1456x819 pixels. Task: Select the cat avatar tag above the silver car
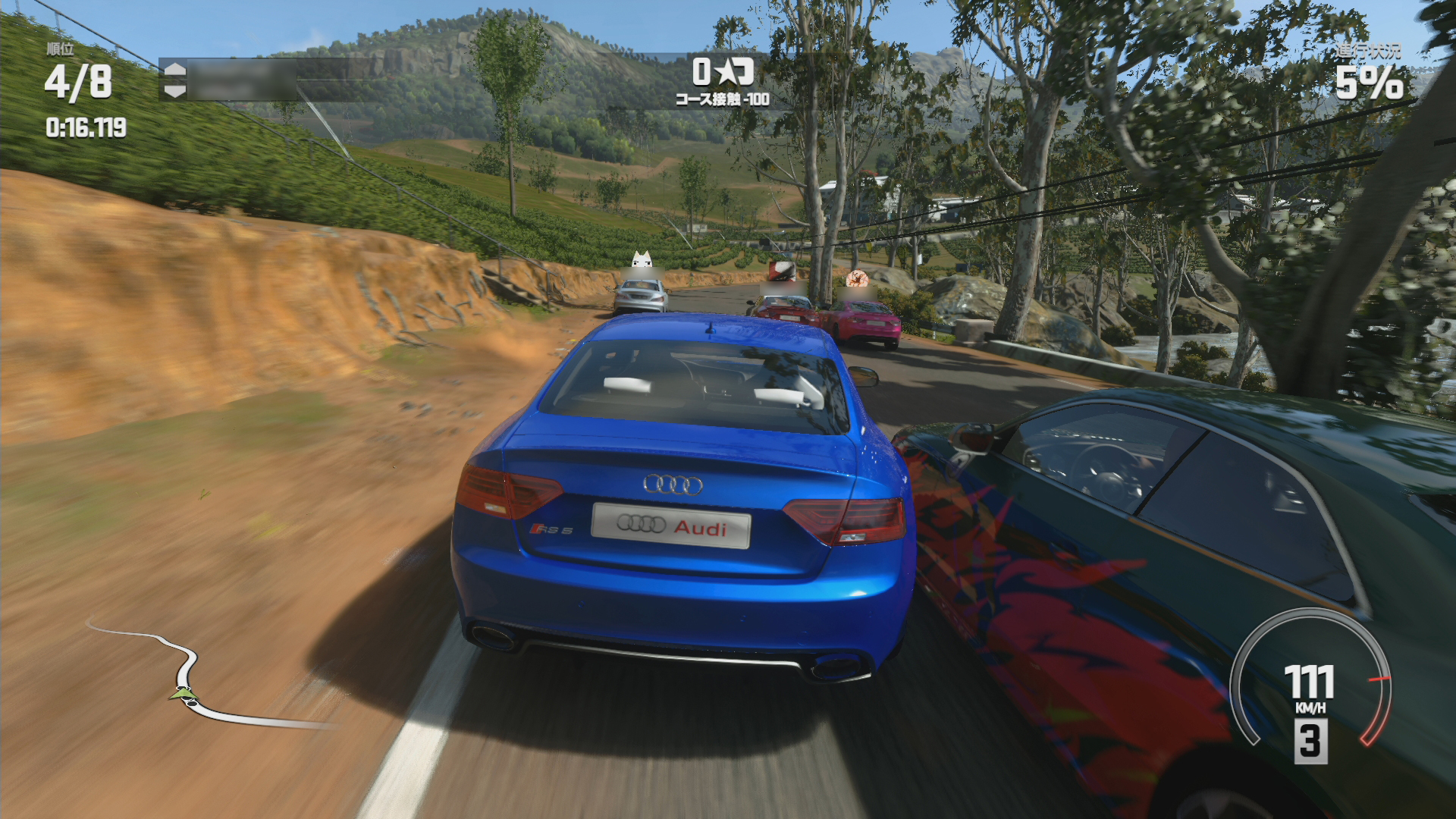coord(642,259)
